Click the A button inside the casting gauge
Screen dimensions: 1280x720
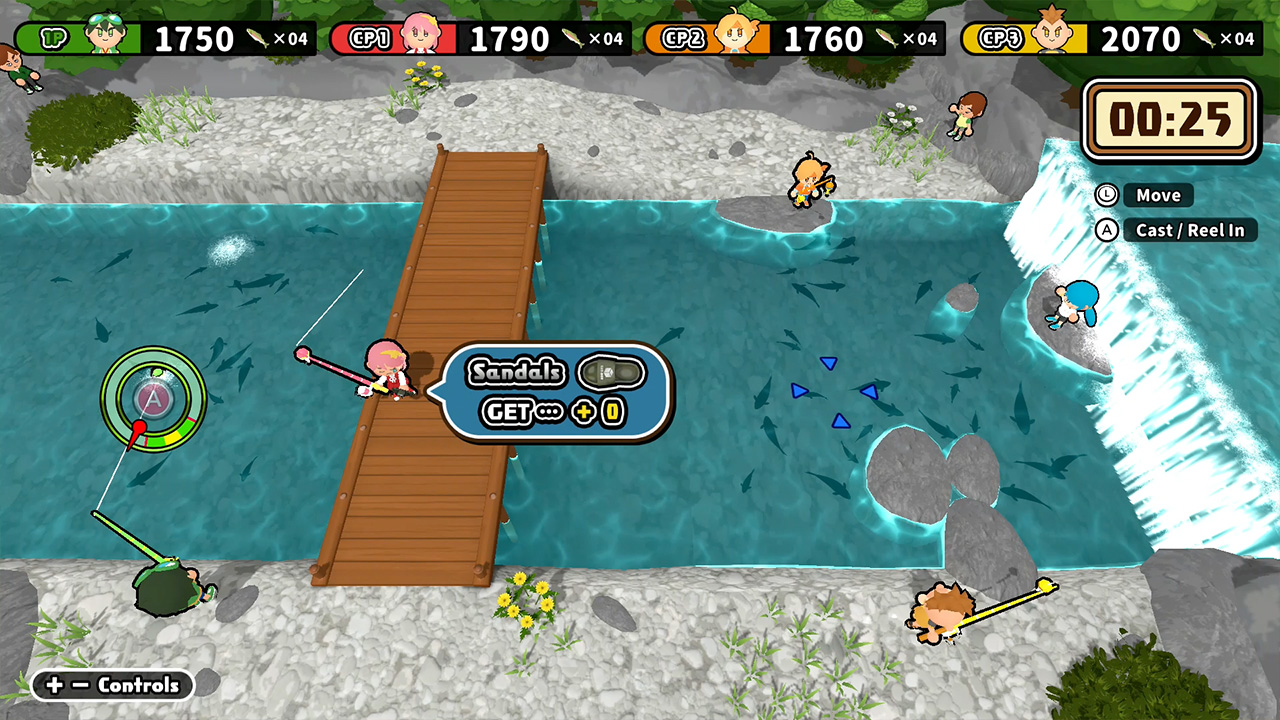(152, 398)
